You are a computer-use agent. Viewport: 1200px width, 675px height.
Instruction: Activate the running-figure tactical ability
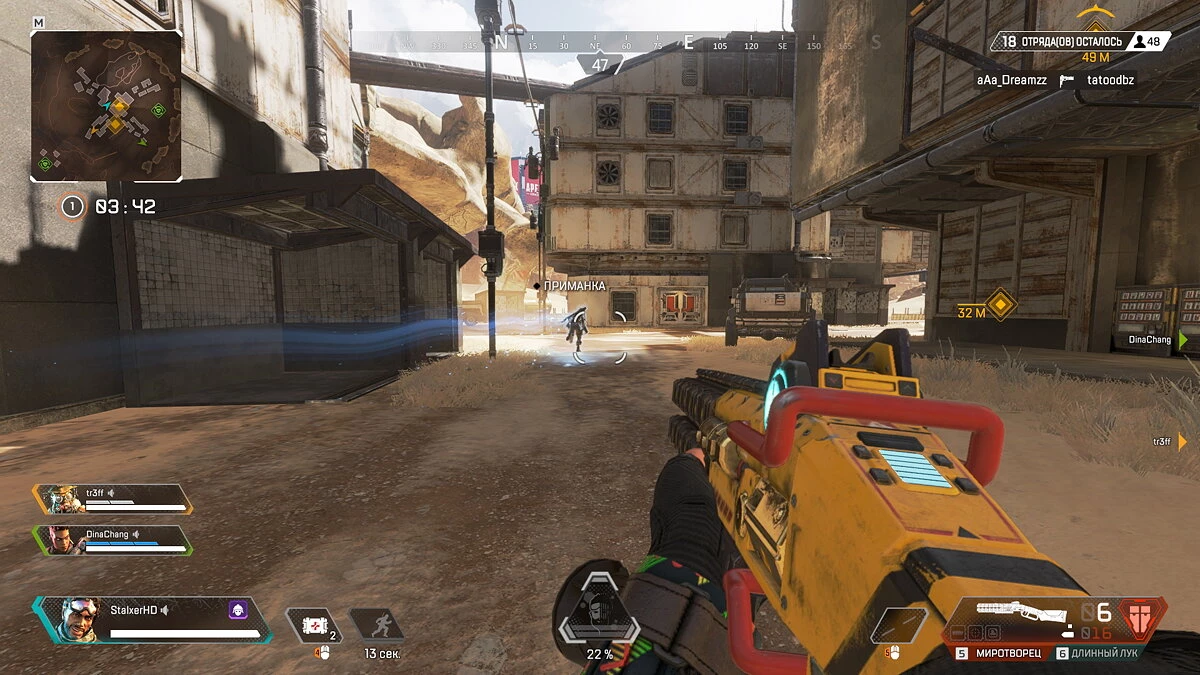pos(377,625)
